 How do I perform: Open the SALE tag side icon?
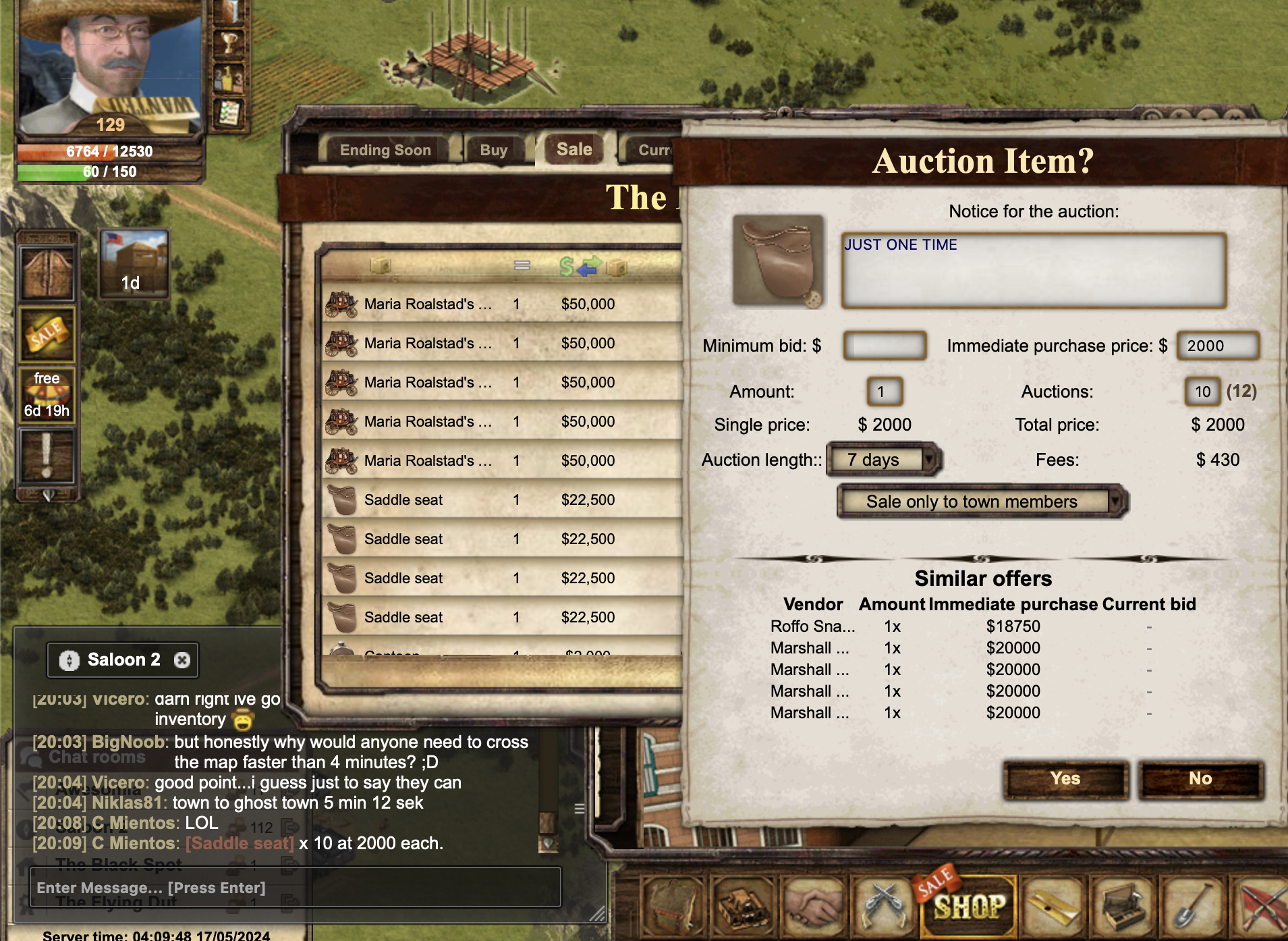pyautogui.click(x=46, y=335)
